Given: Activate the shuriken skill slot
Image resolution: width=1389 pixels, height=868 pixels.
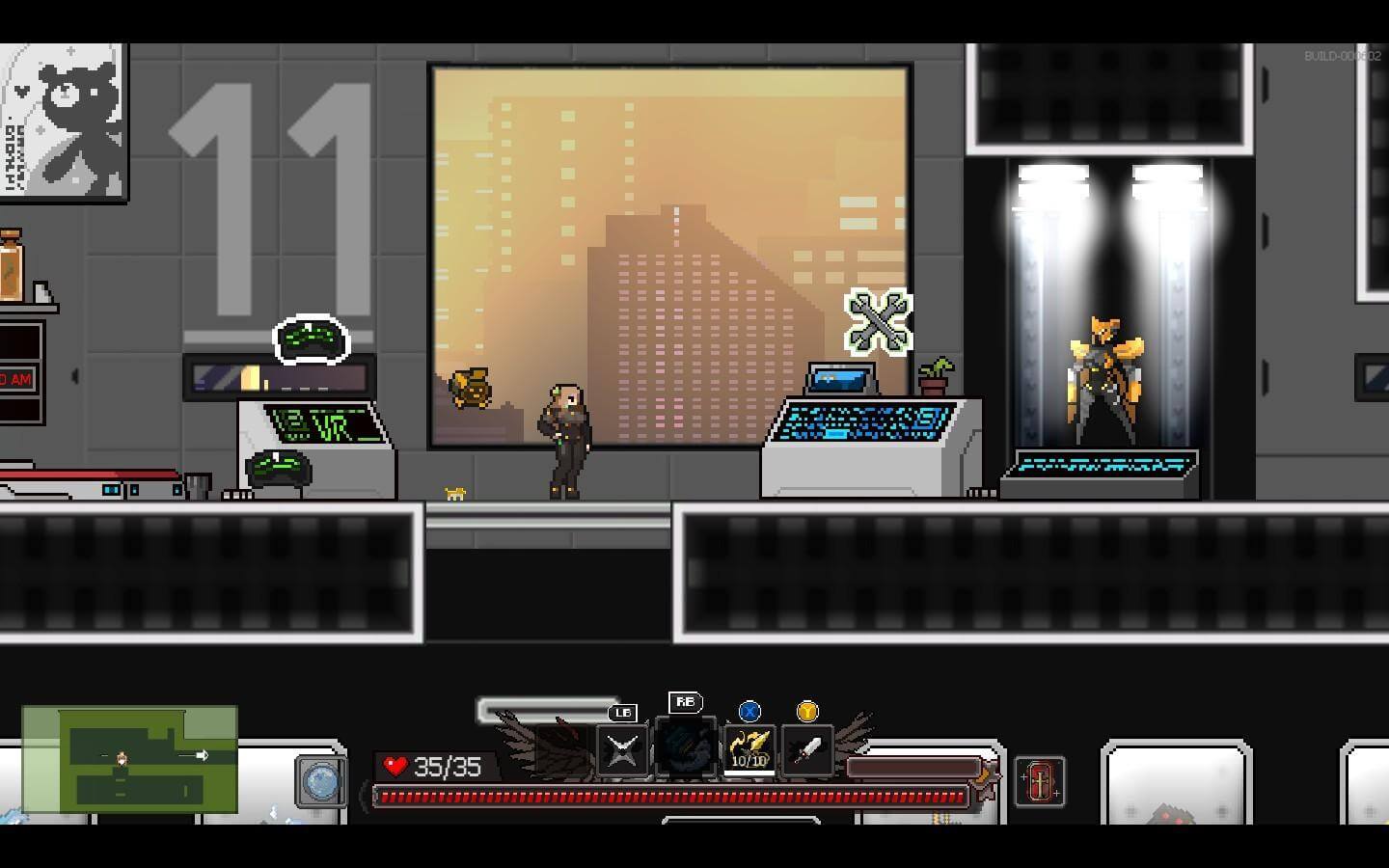Looking at the screenshot, I should coord(622,750).
